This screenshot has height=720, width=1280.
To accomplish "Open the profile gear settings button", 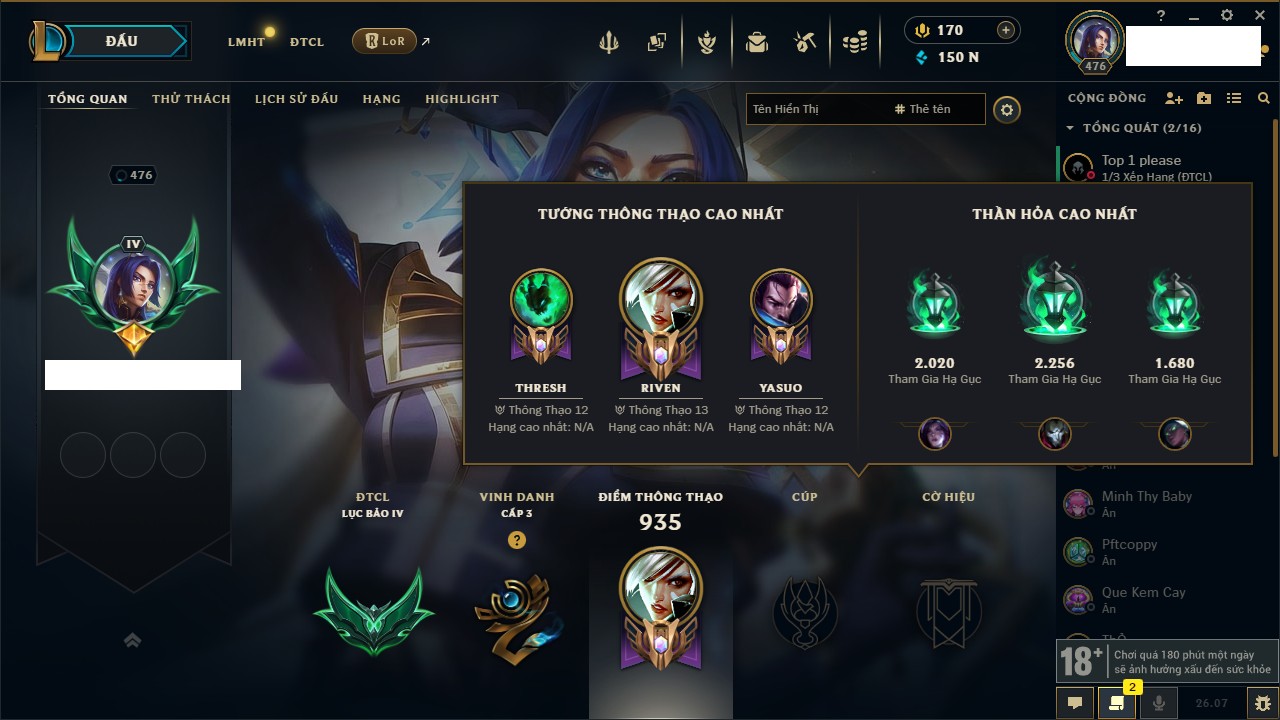I will (x=1007, y=109).
